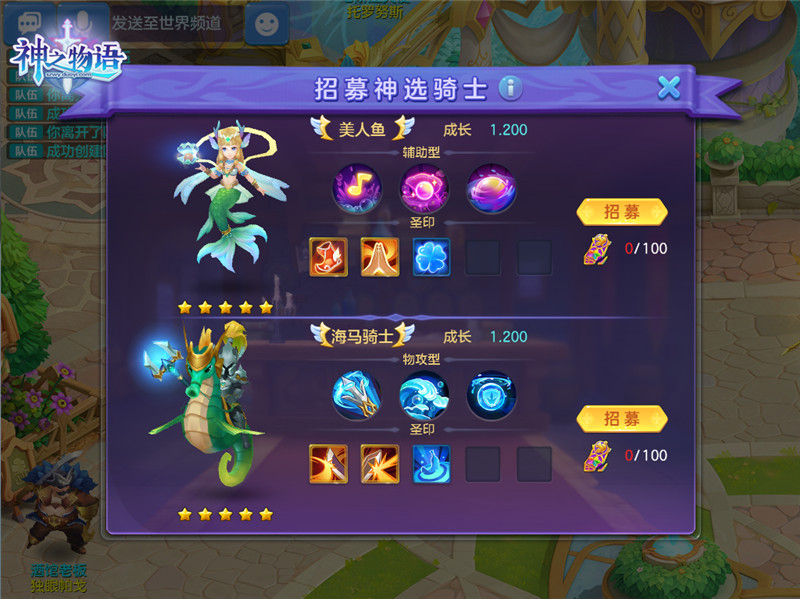Open the emoji smiley picker
The height and width of the screenshot is (599, 800).
(265, 22)
